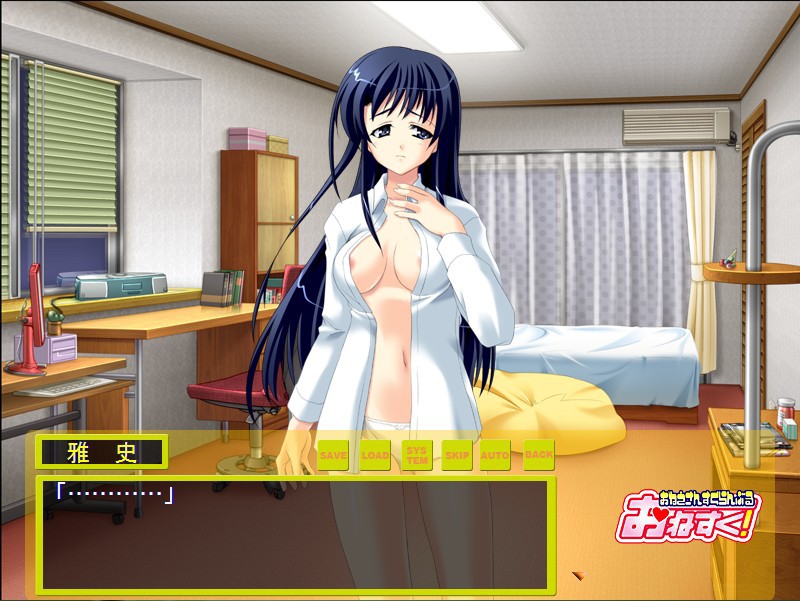
Task: Click the SAVE button
Action: click(x=333, y=455)
